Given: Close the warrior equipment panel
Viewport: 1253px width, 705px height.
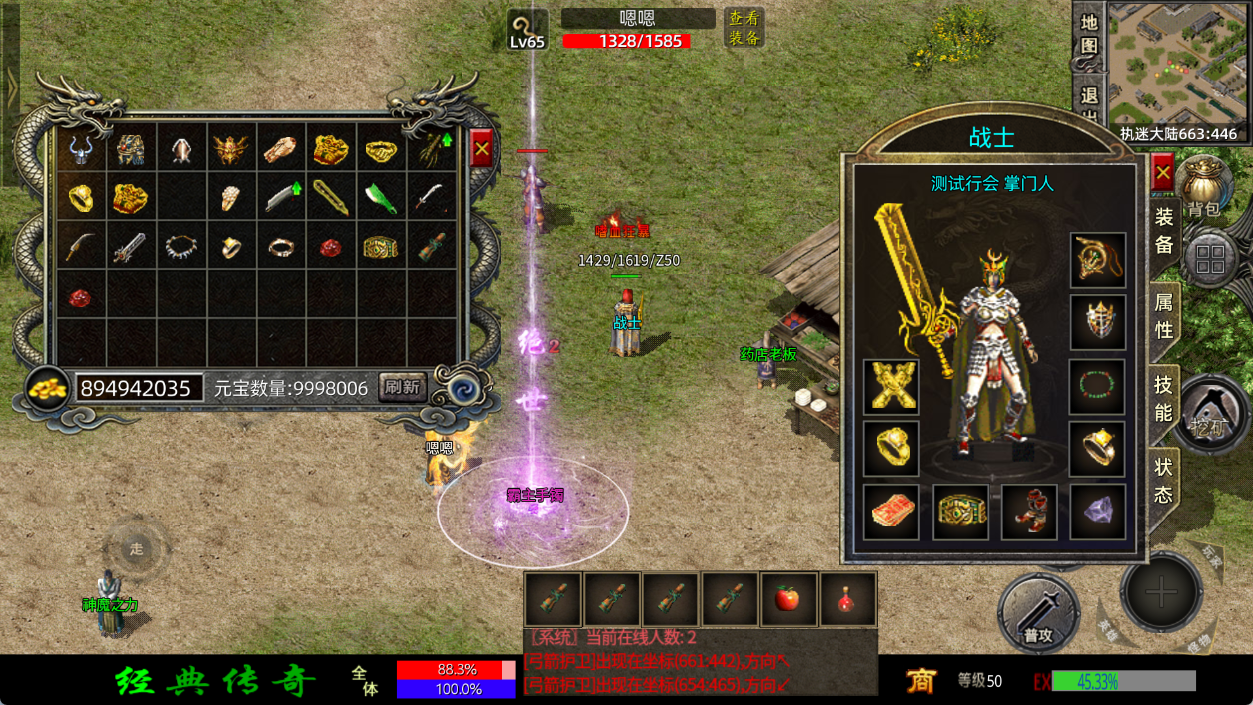Looking at the screenshot, I should coord(1162,173).
